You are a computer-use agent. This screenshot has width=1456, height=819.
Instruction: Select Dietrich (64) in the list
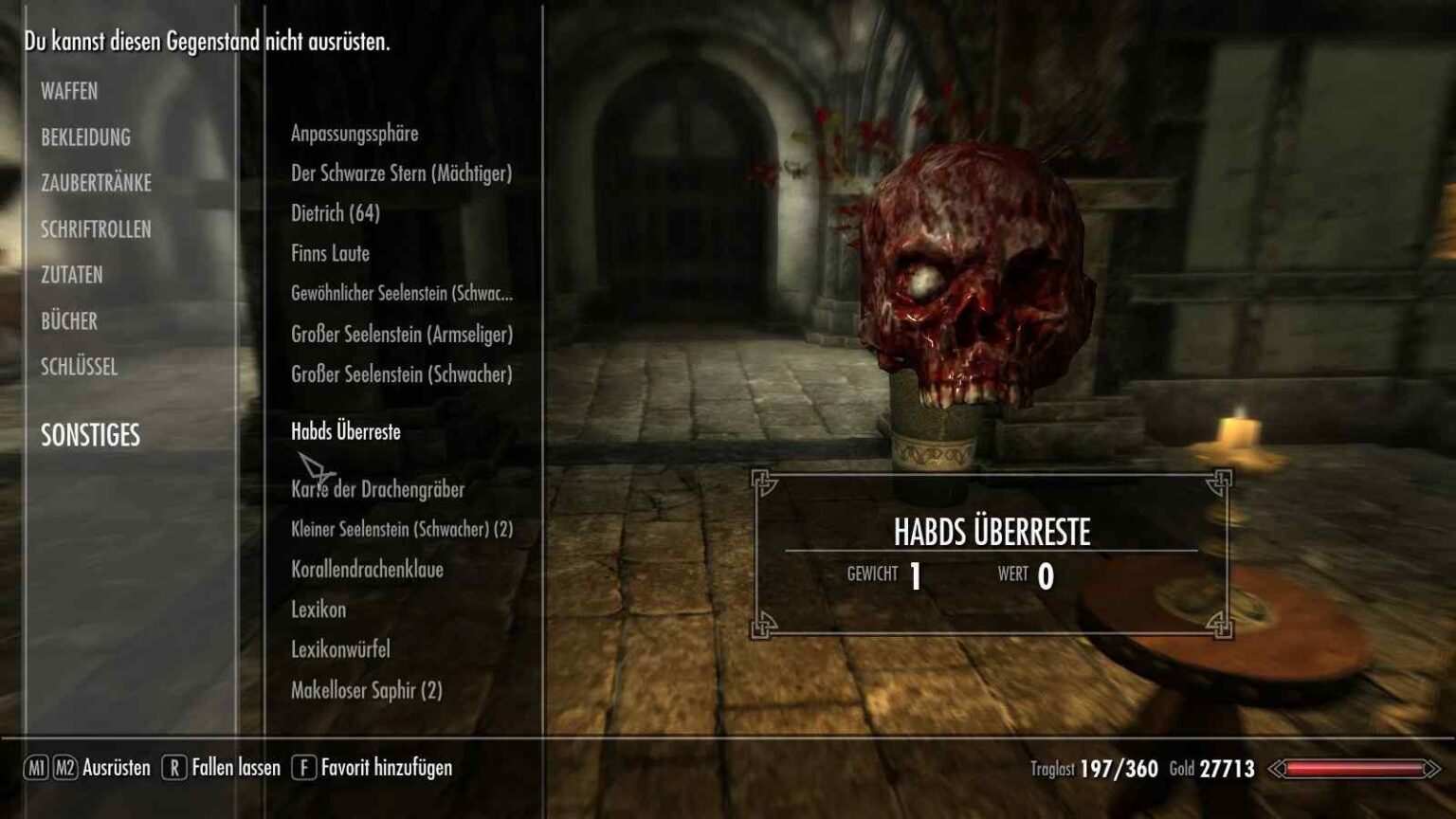[x=337, y=214]
